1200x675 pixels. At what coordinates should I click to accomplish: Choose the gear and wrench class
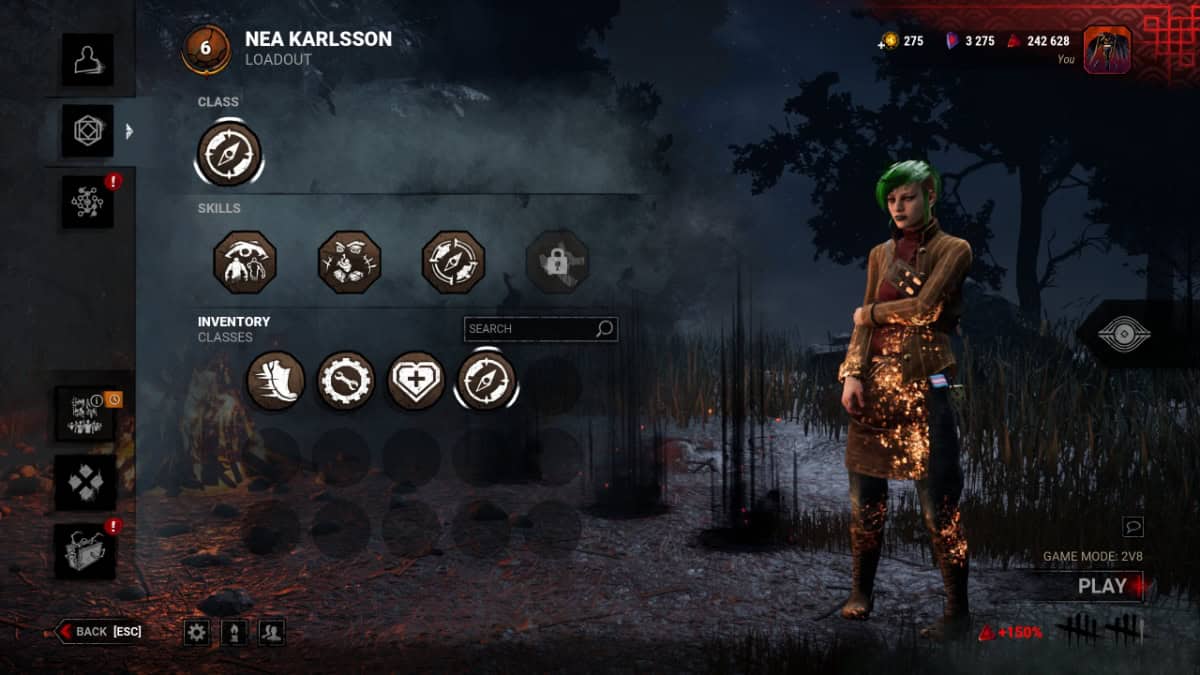[346, 381]
